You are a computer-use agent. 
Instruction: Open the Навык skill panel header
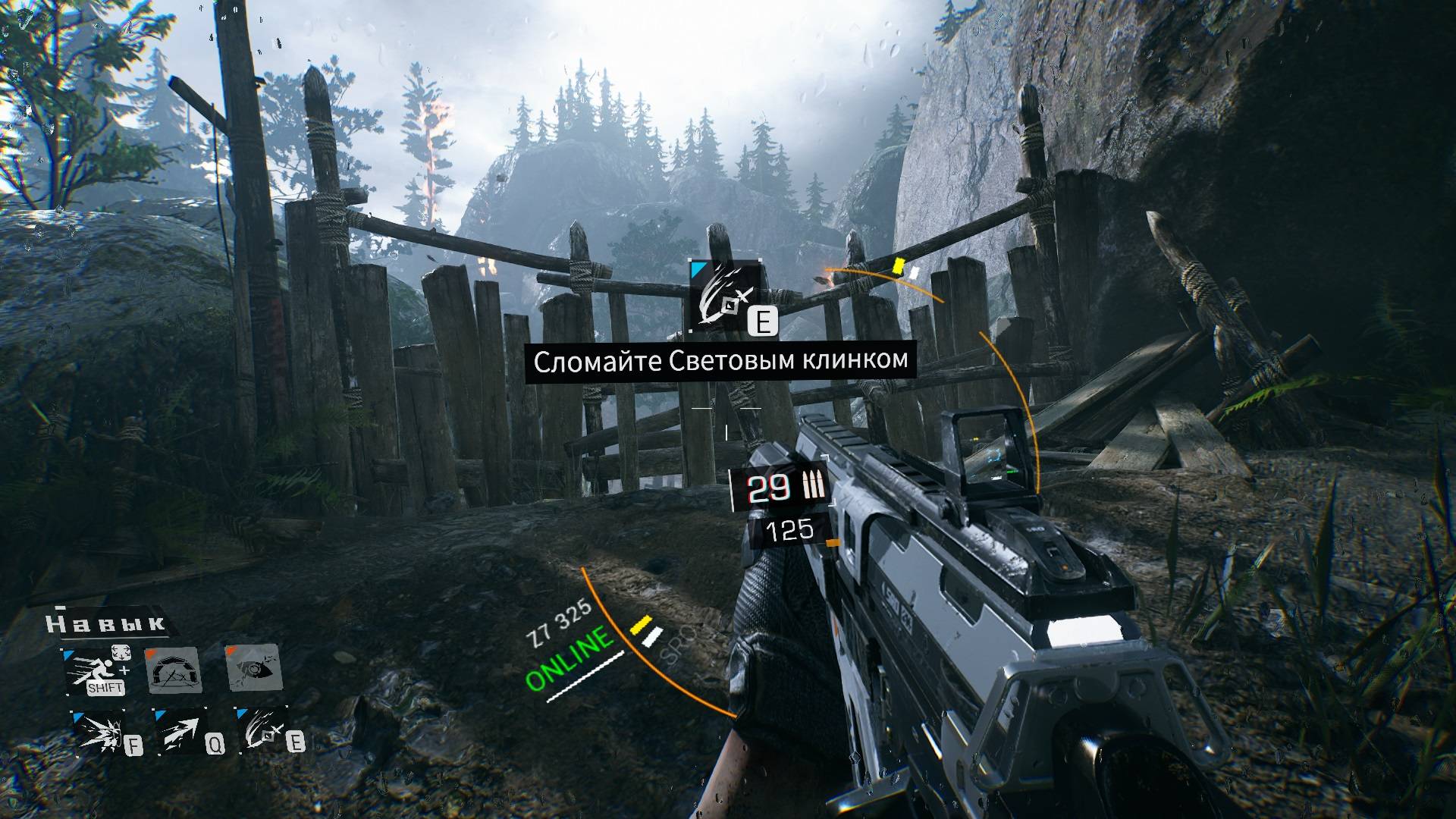click(106, 624)
